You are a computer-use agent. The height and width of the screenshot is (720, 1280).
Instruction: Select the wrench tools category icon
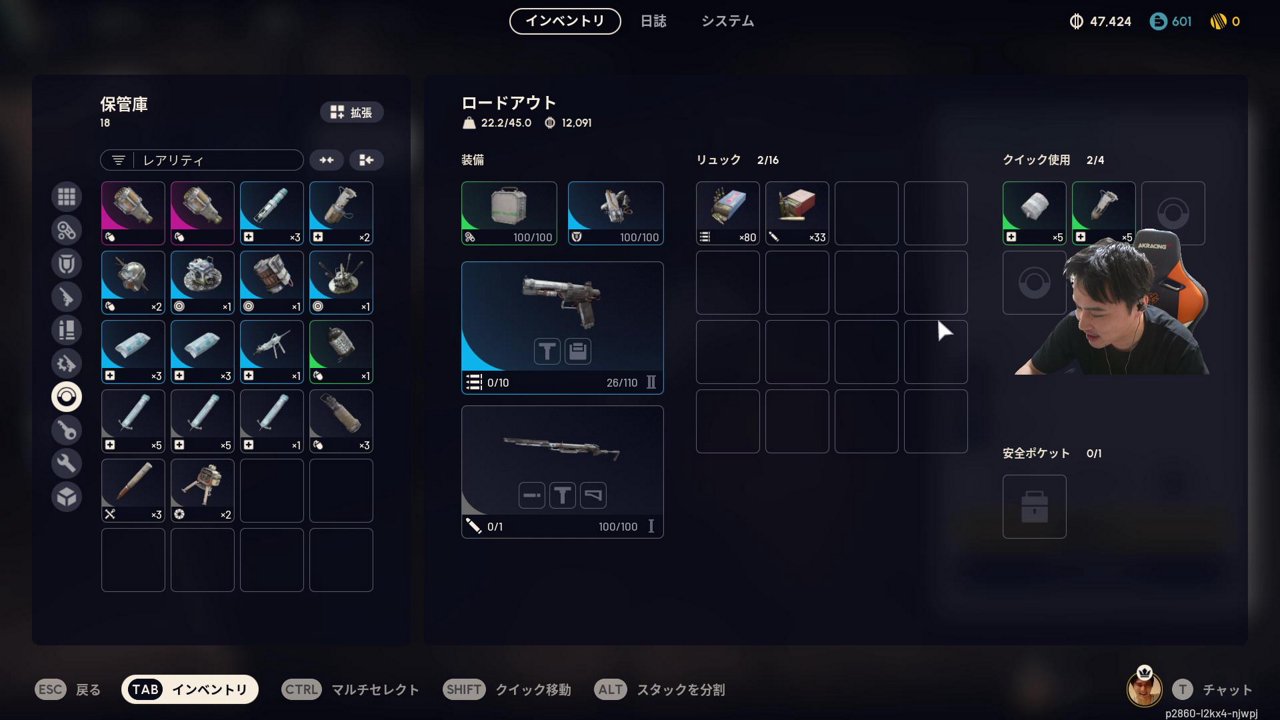66,463
